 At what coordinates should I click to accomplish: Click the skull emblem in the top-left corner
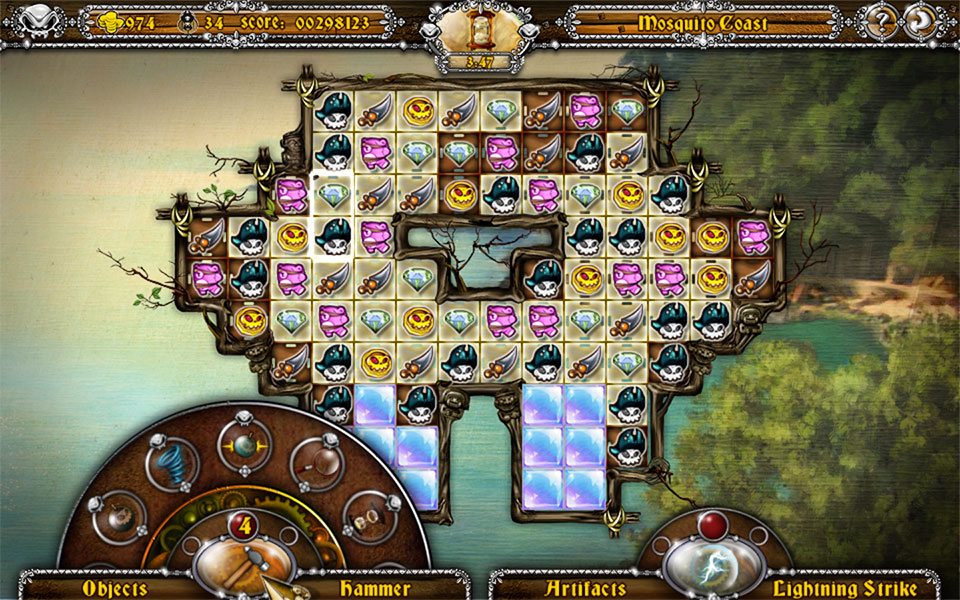click(x=34, y=20)
